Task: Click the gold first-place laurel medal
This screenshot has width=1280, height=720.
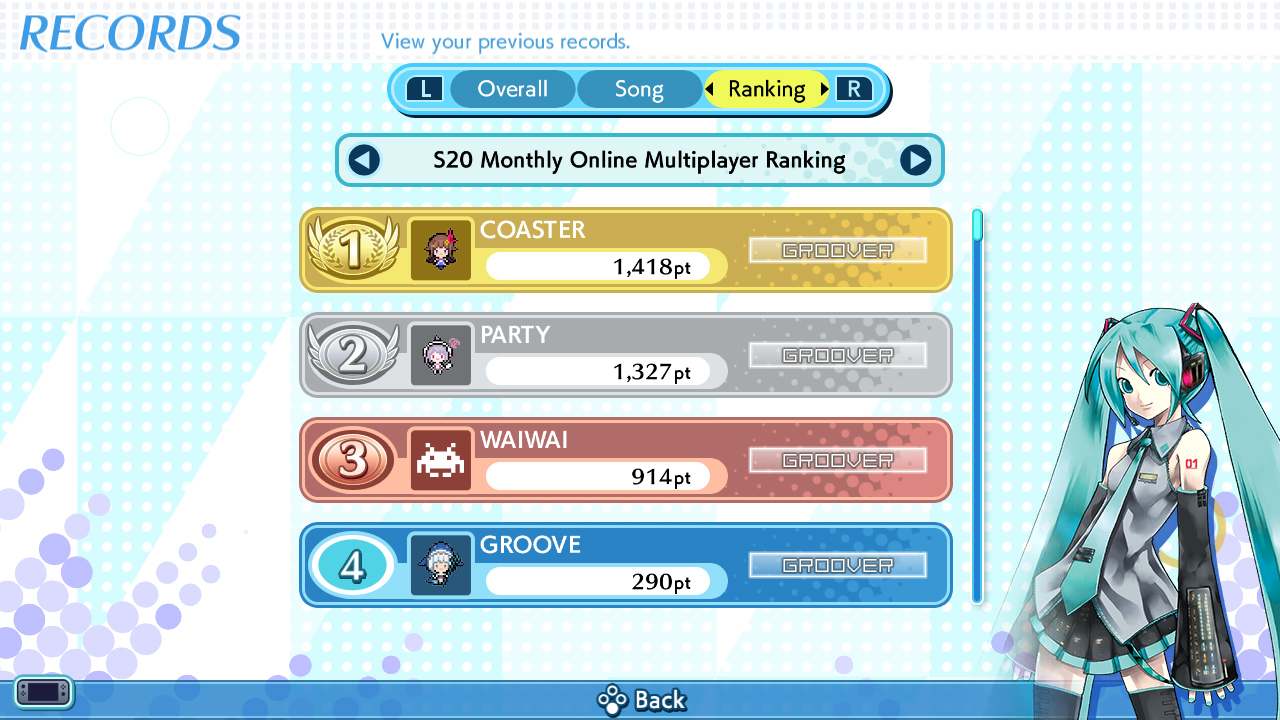Action: 355,248
